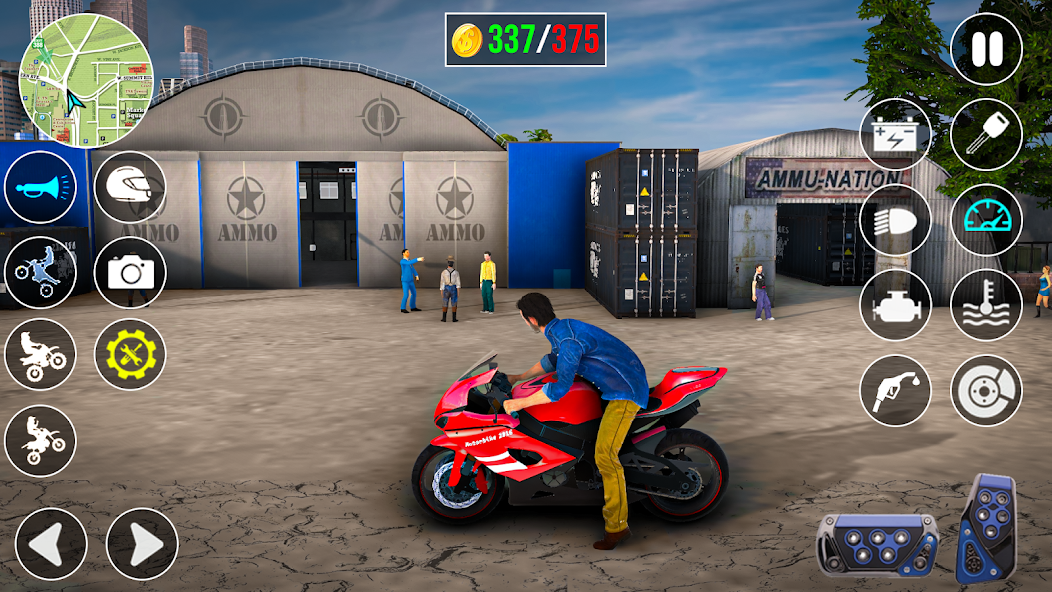Select the blue speedometer gauge button
This screenshot has width=1052, height=592.
(x=986, y=220)
